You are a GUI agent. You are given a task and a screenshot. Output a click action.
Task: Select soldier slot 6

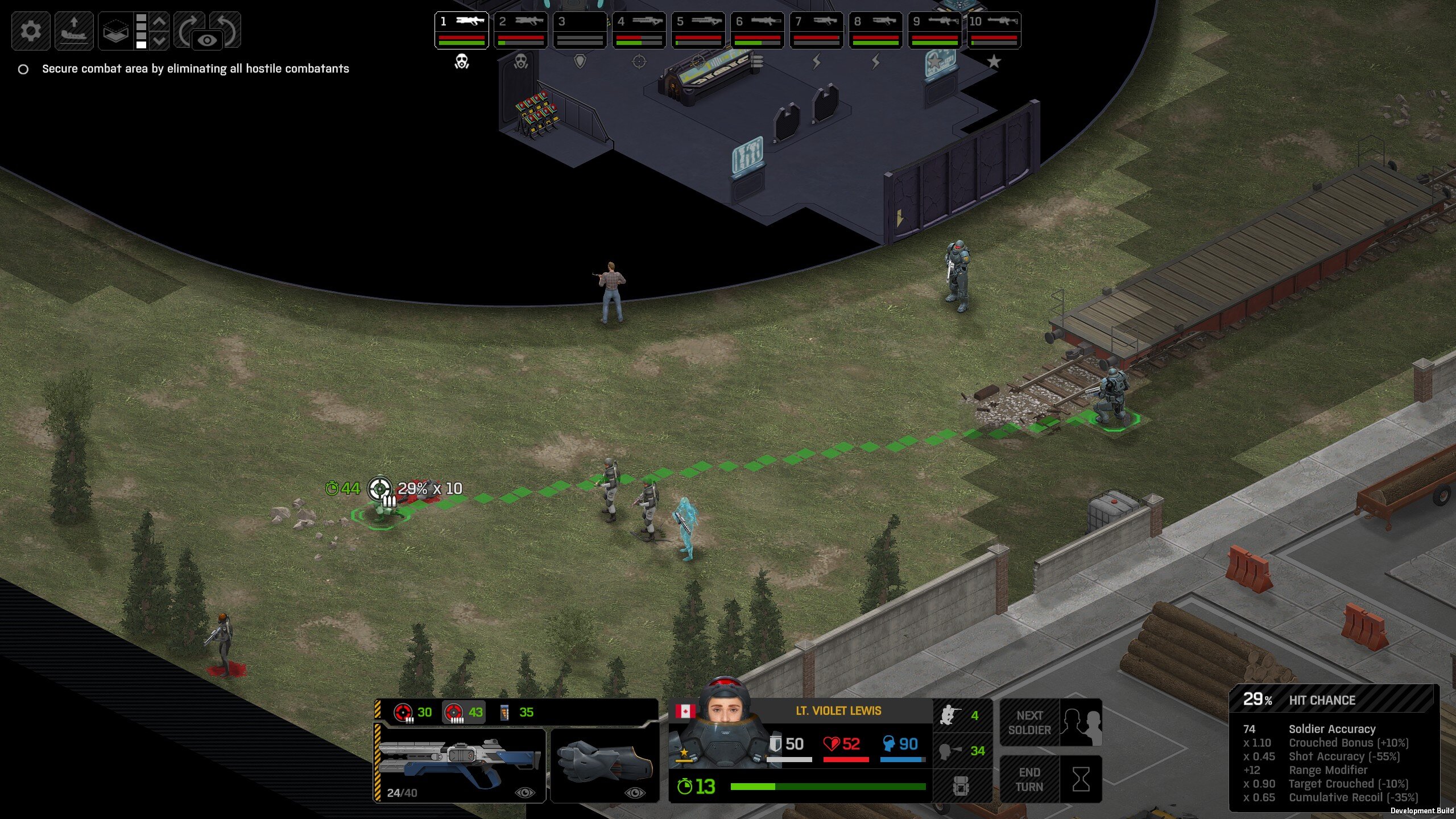point(757,30)
